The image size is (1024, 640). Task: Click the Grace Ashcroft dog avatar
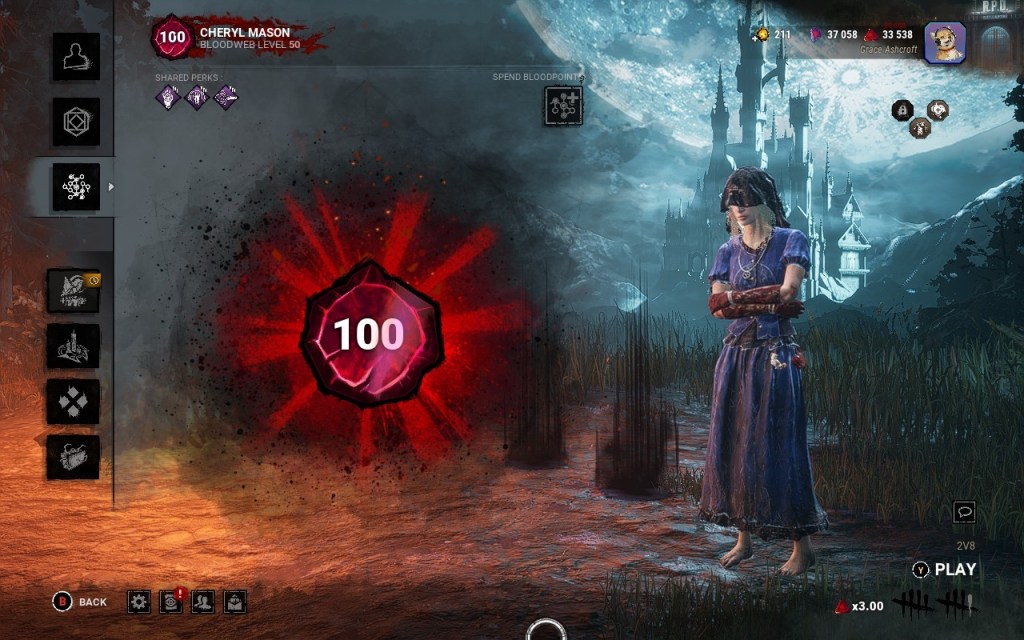tap(943, 42)
